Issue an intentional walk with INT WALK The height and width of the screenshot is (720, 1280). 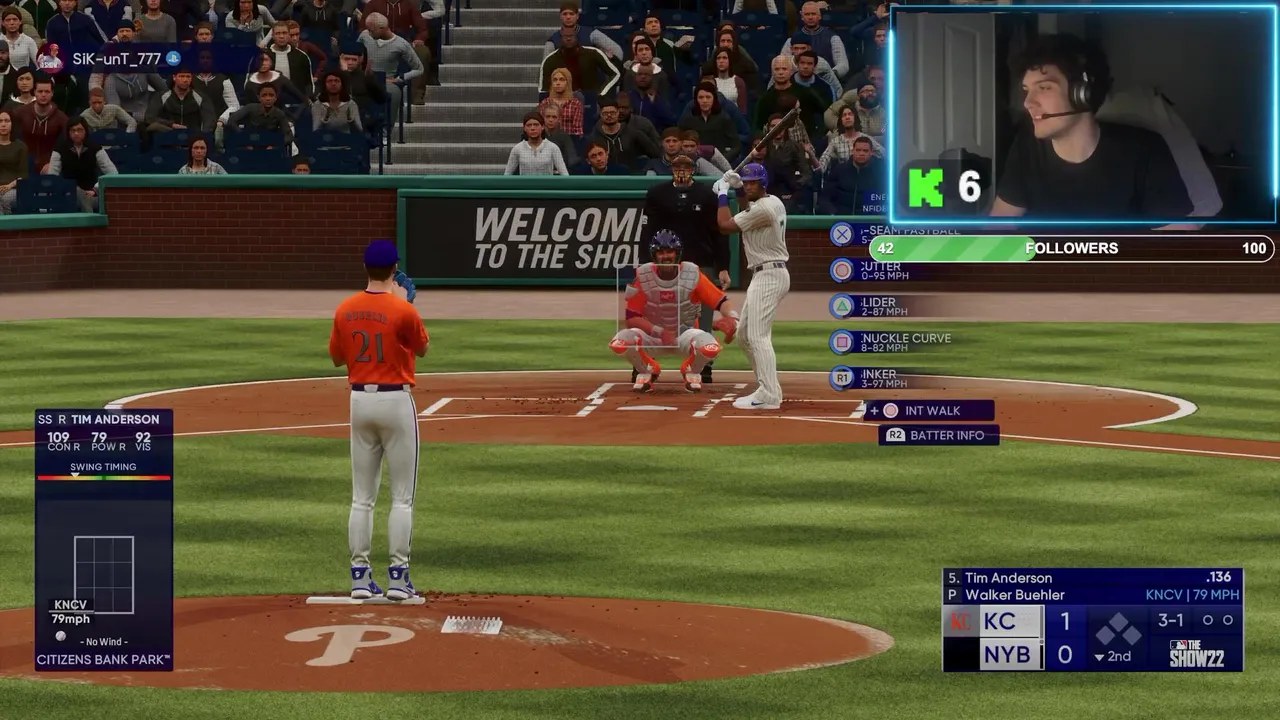pos(930,411)
